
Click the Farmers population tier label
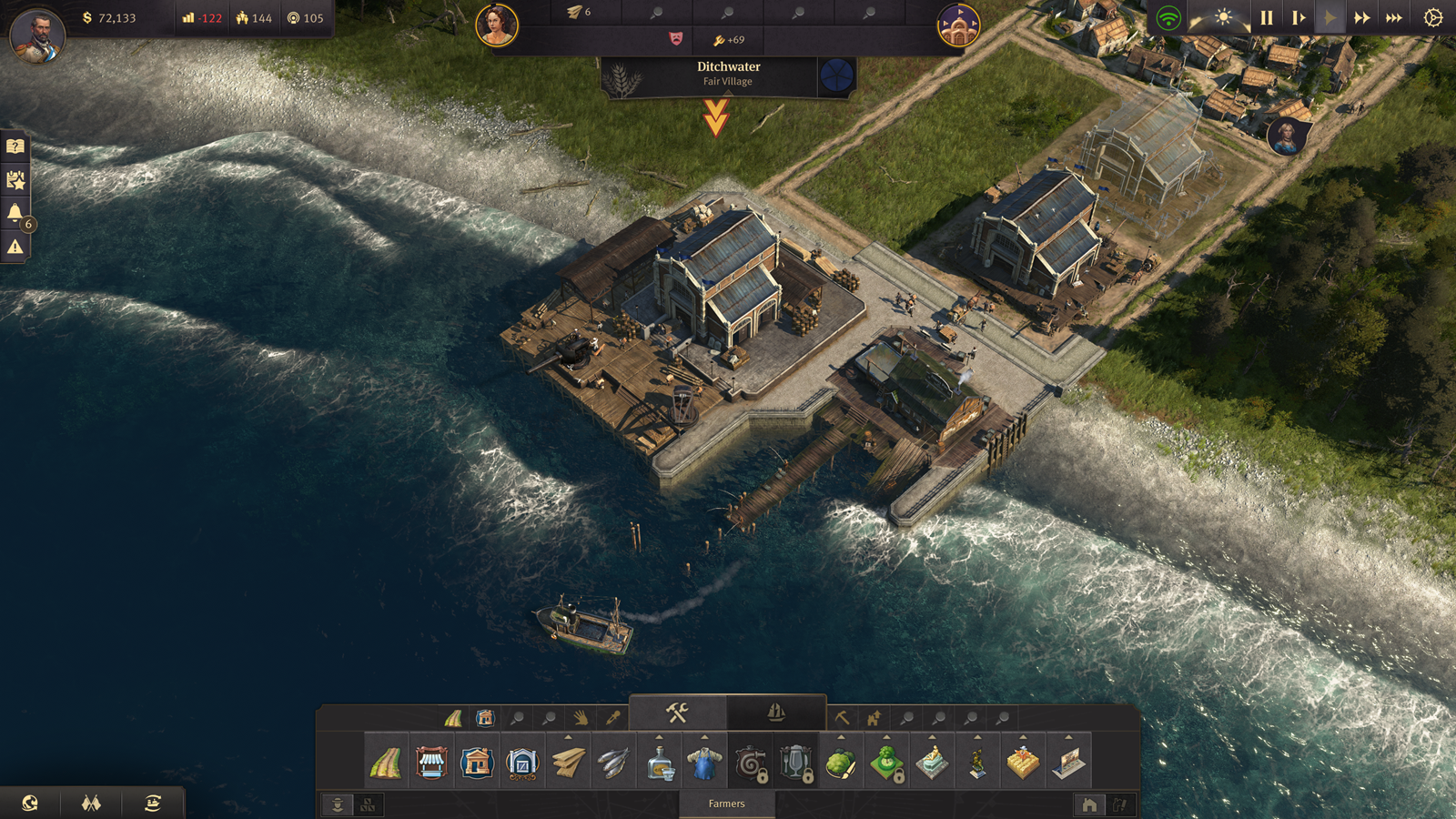coord(726,804)
